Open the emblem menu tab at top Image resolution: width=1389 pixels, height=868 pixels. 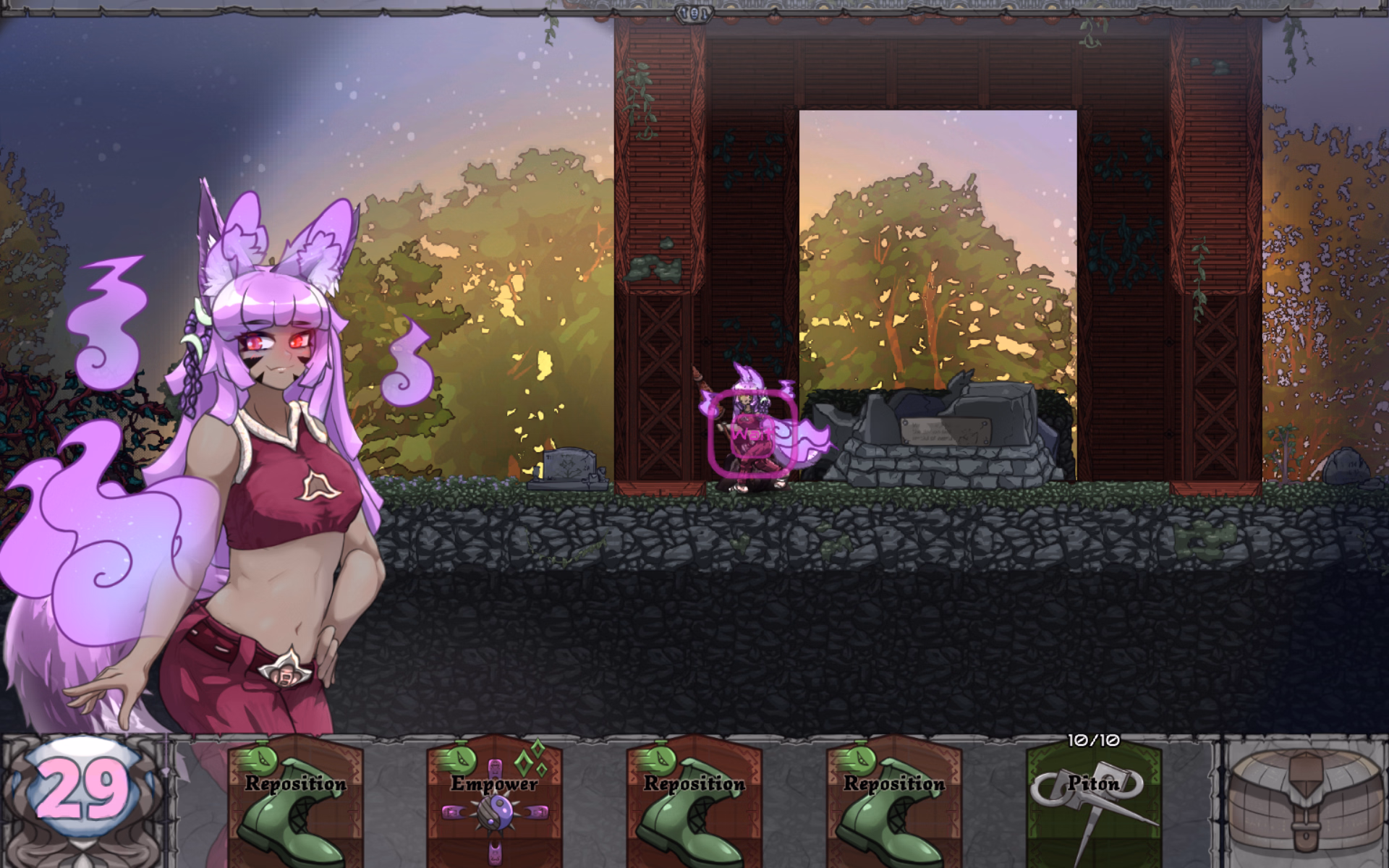point(694,12)
